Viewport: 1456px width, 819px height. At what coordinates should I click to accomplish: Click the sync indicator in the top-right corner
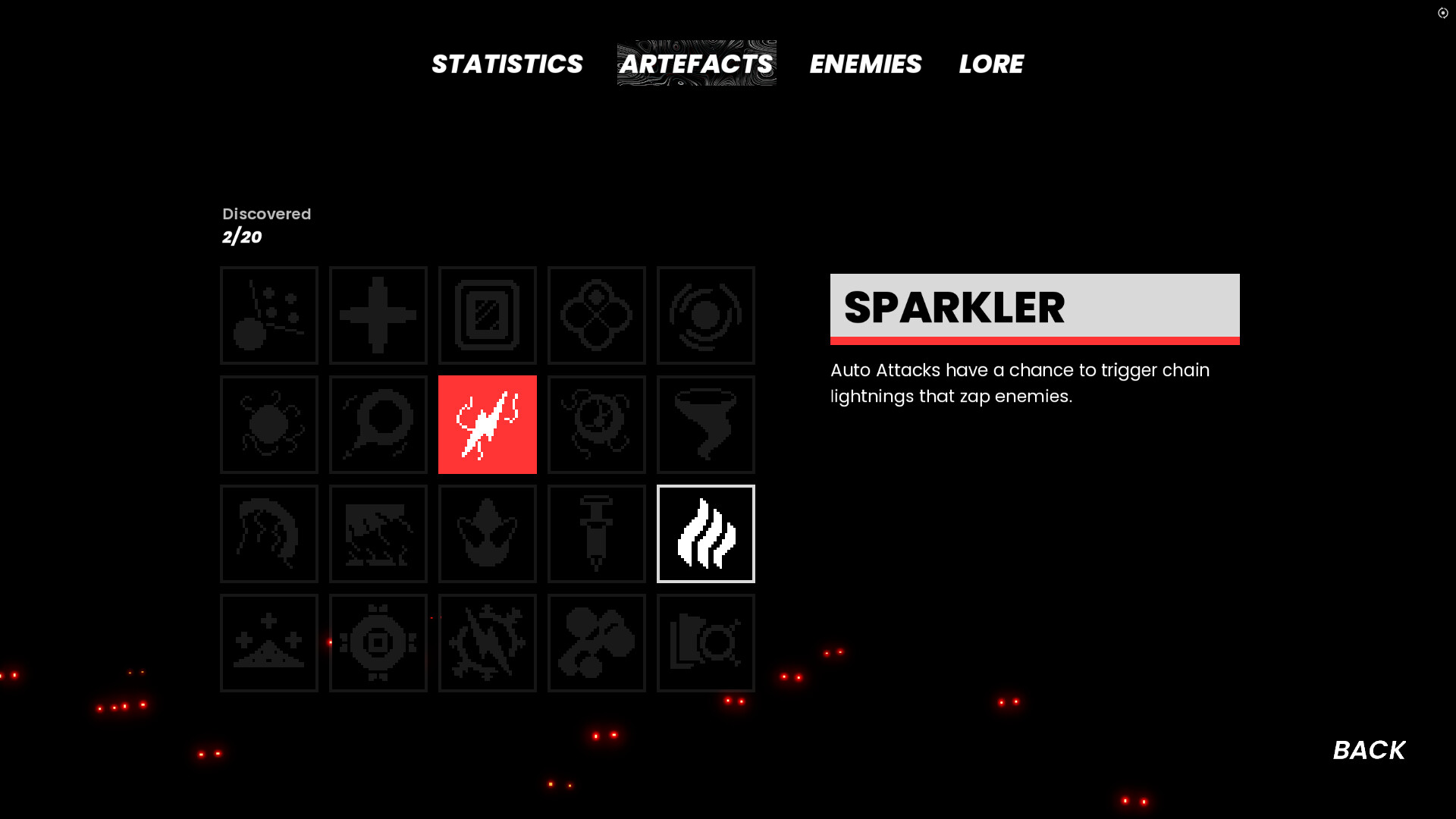click(x=1442, y=13)
